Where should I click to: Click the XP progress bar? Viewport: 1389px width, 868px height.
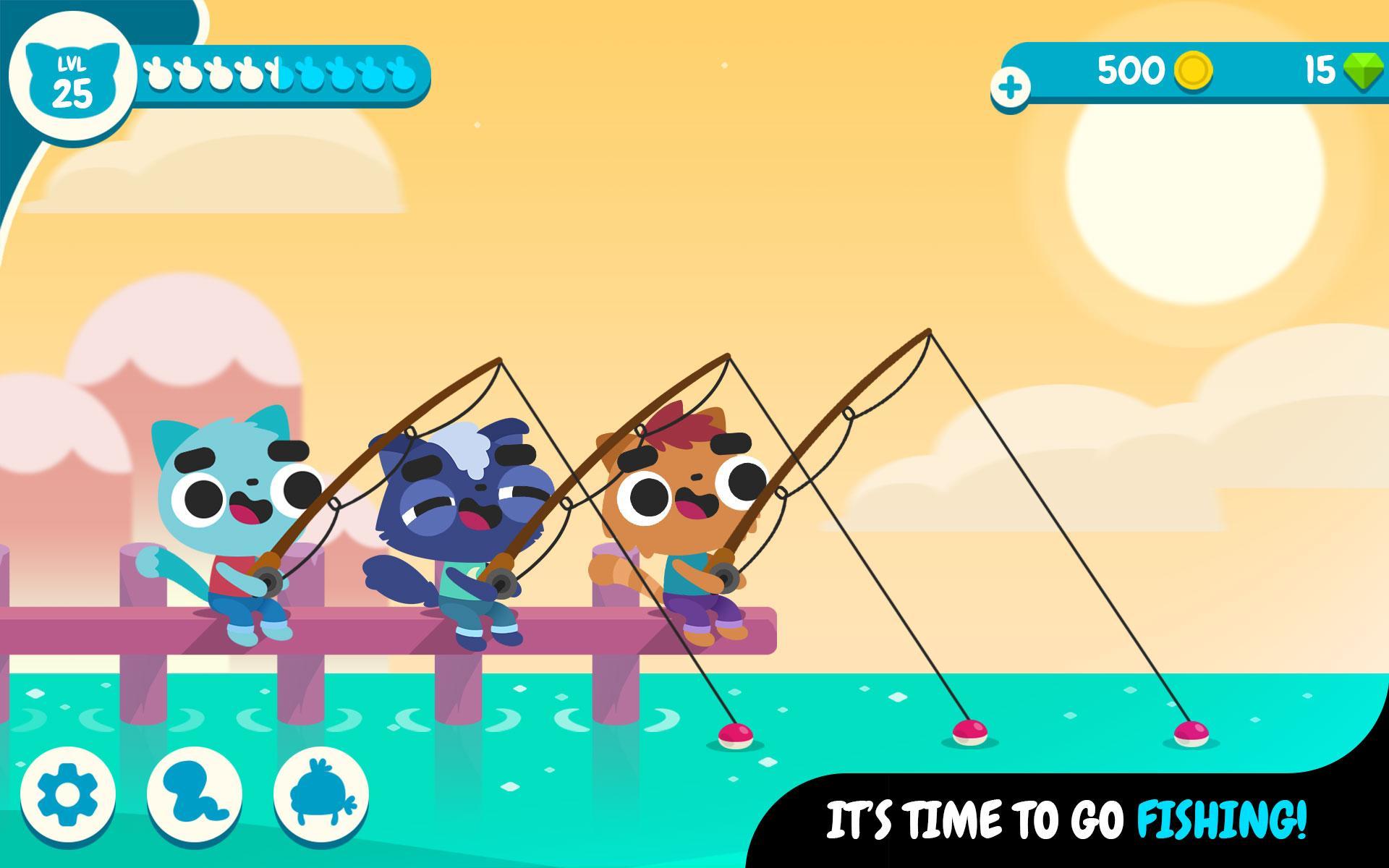coord(282,72)
